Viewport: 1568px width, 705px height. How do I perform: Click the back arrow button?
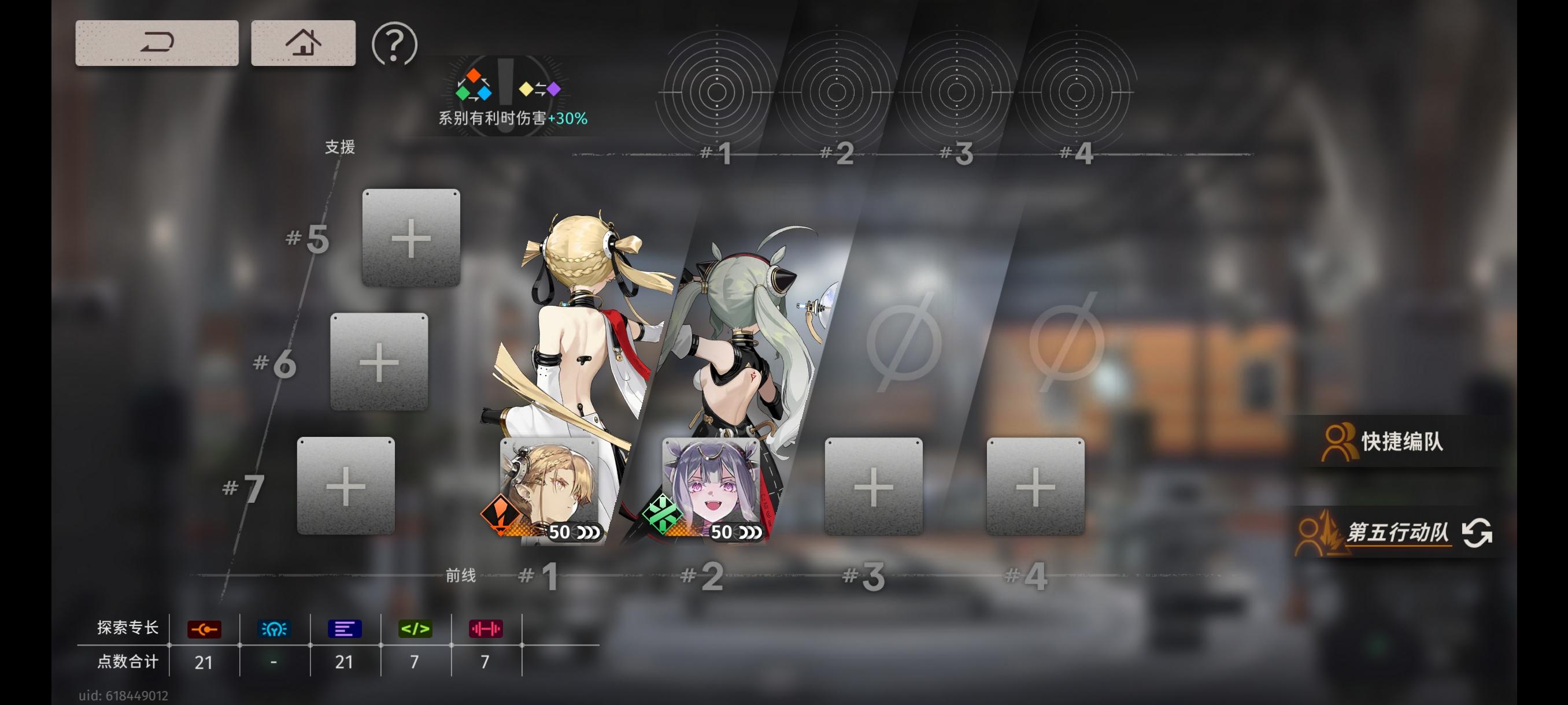click(x=157, y=43)
